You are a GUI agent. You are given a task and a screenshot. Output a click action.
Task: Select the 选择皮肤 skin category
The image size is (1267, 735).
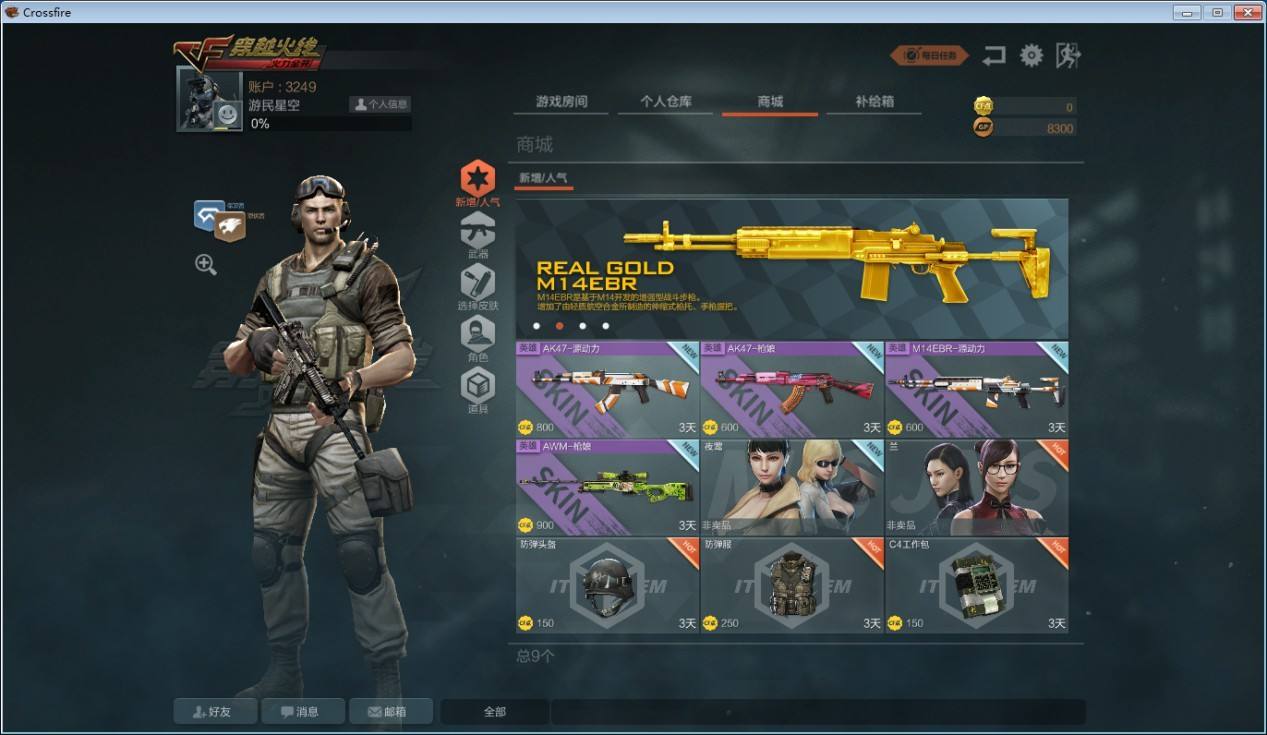[x=477, y=287]
